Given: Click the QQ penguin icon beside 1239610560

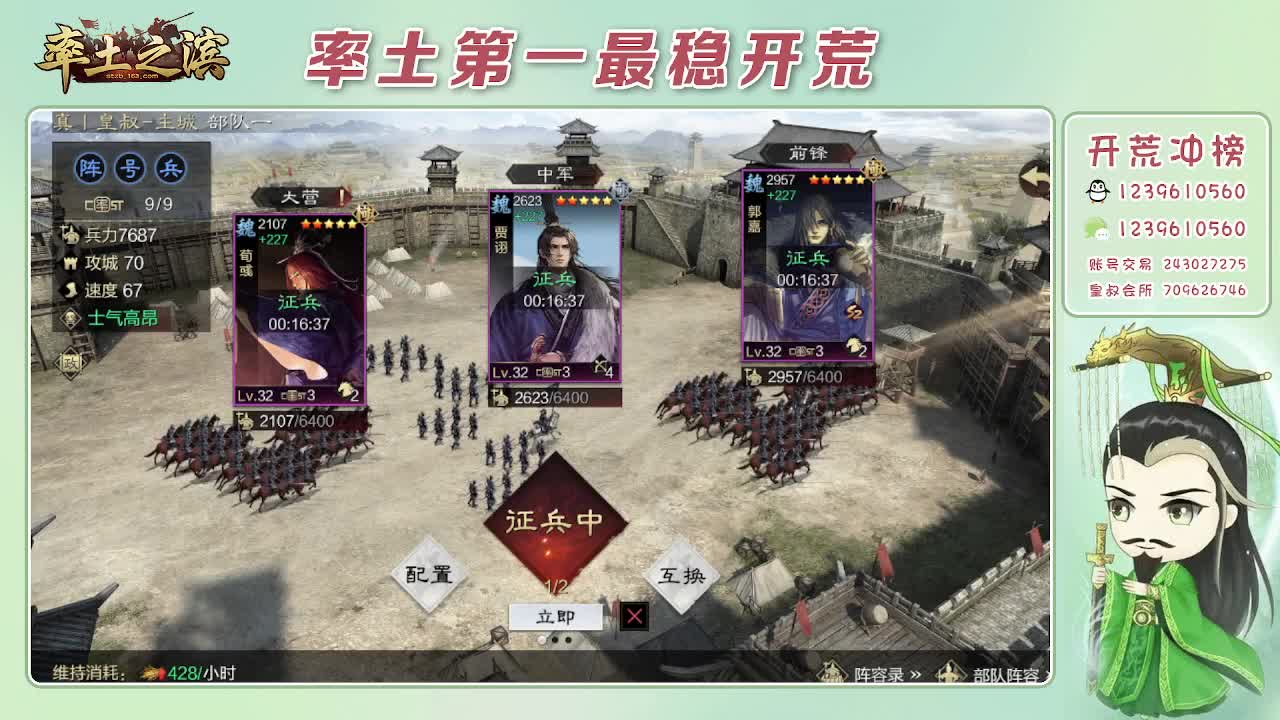Looking at the screenshot, I should (x=1099, y=190).
